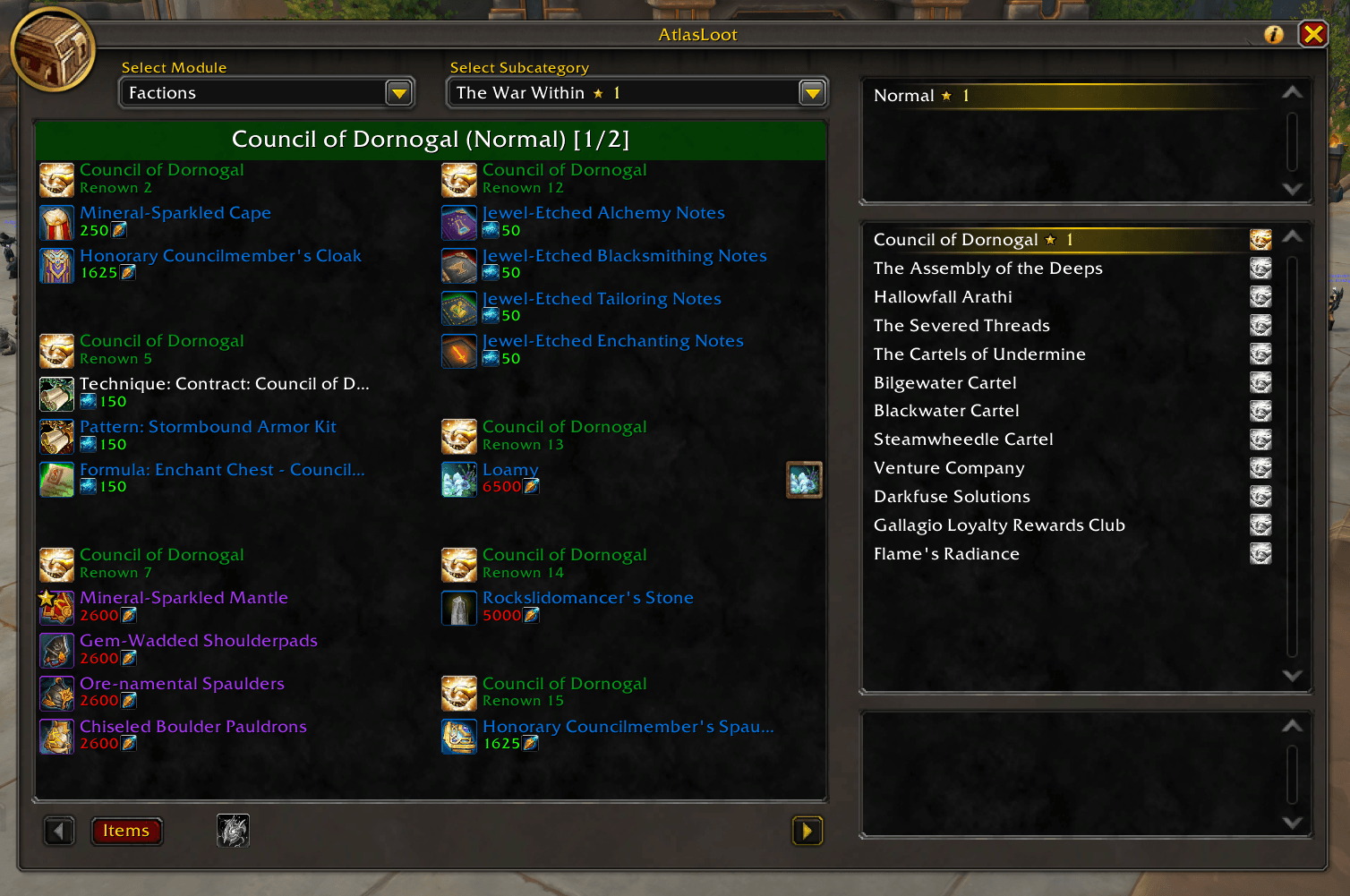Select The Cartels of Undermine faction

[x=979, y=354]
